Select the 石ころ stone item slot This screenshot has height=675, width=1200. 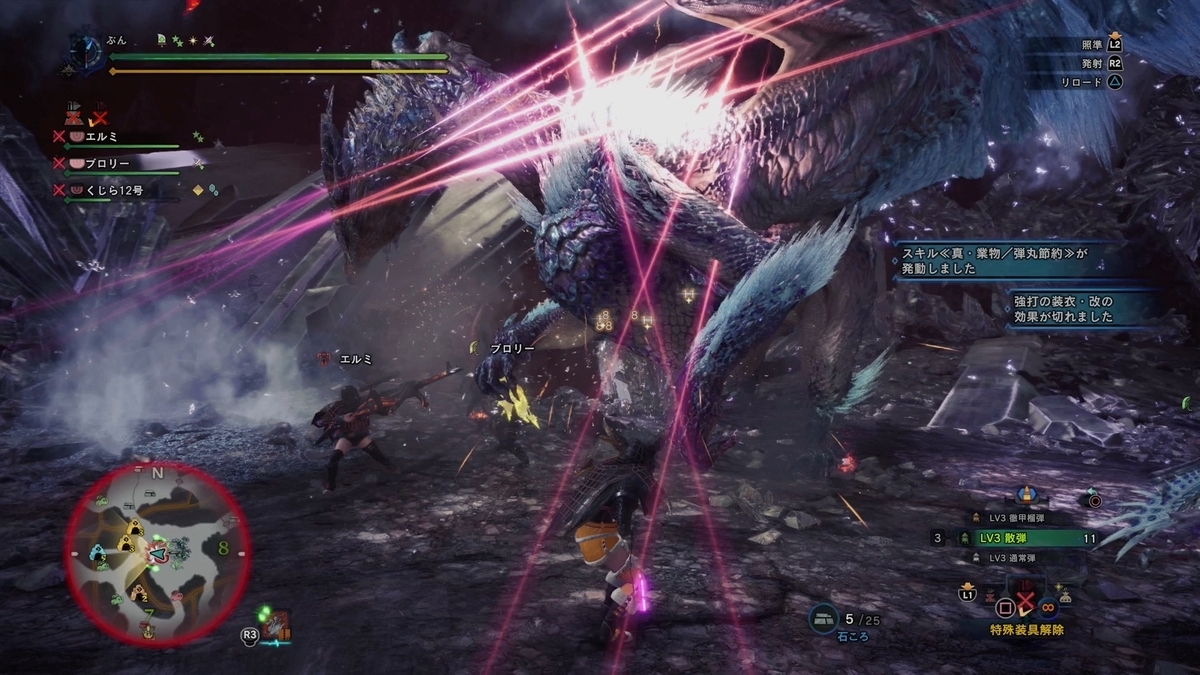pyautogui.click(x=823, y=618)
